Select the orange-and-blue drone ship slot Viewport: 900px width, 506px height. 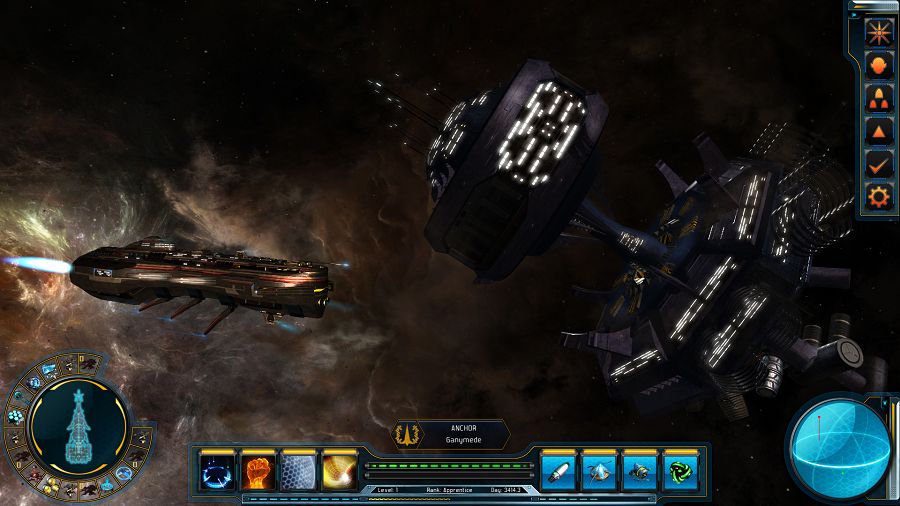640,471
